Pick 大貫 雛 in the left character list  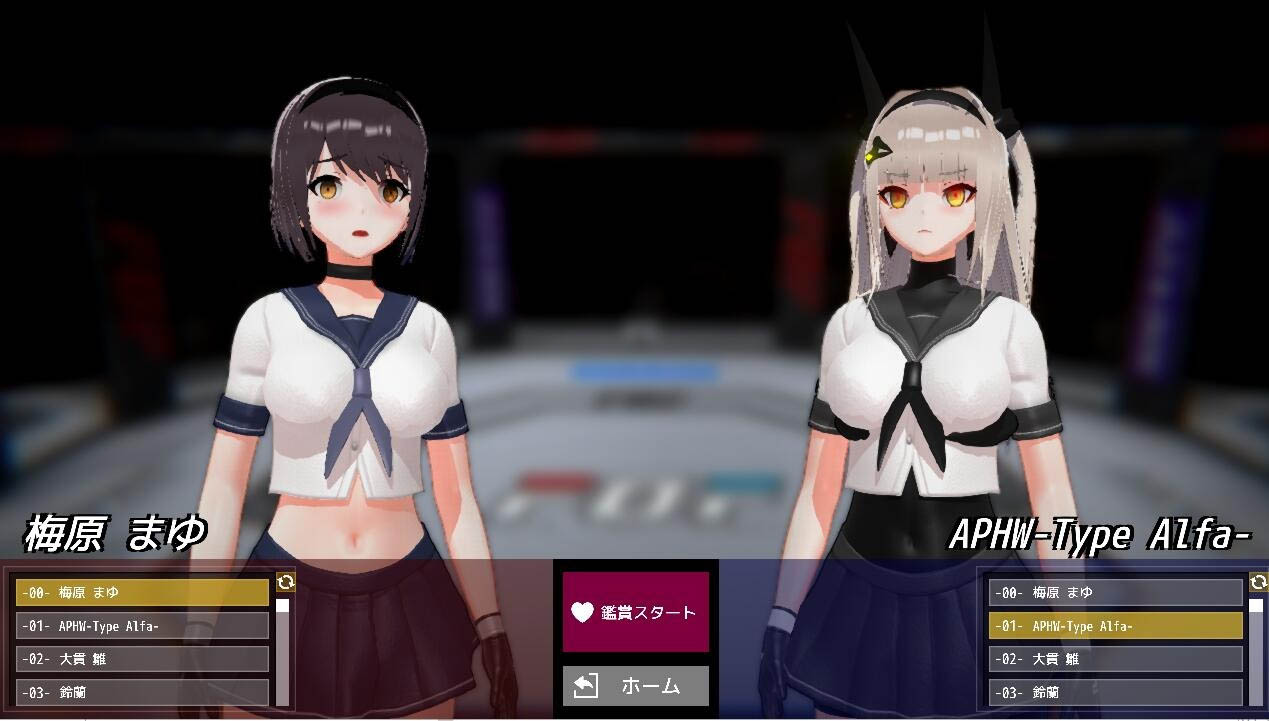click(x=142, y=659)
